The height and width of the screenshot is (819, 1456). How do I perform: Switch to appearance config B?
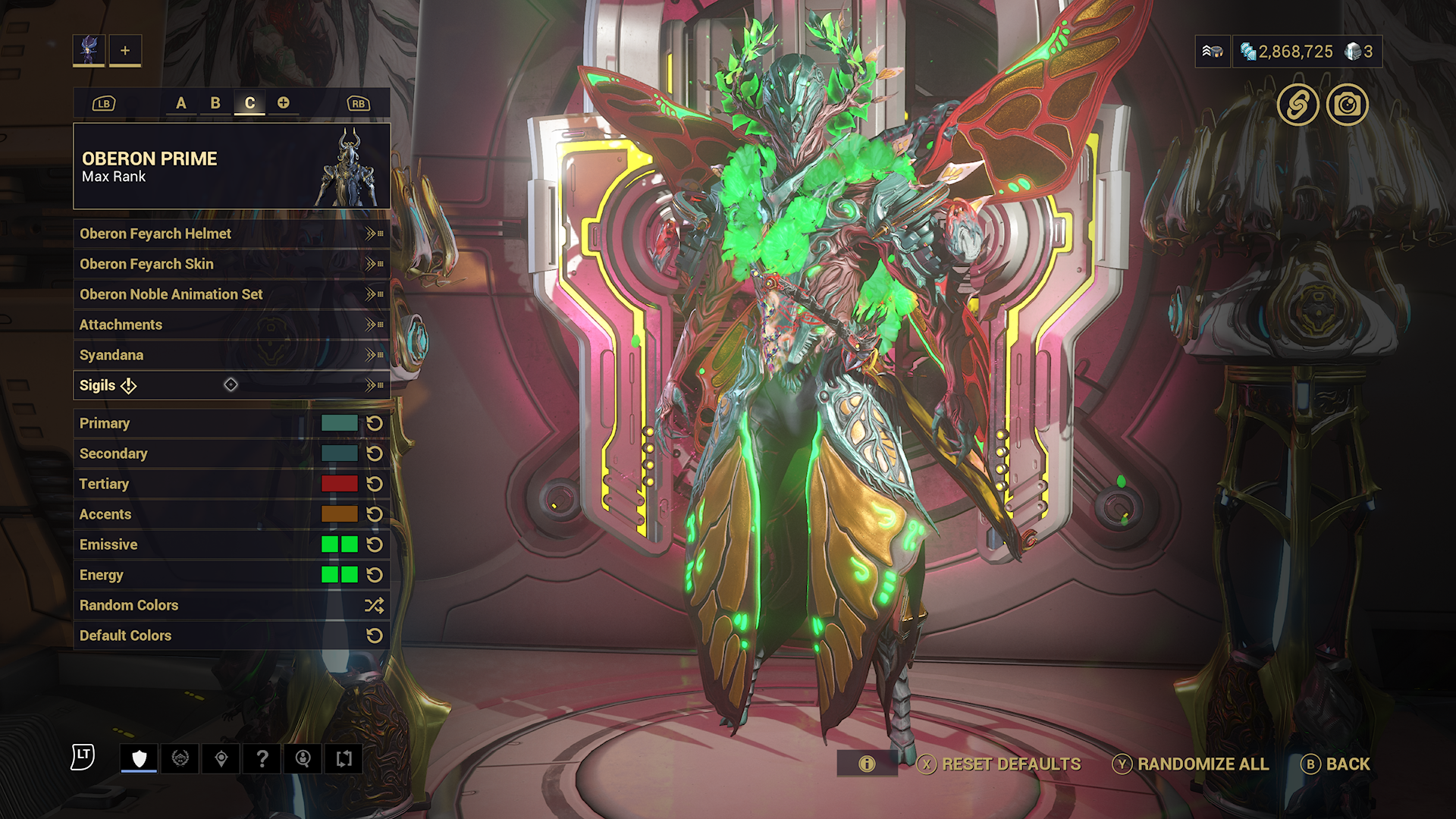(215, 103)
